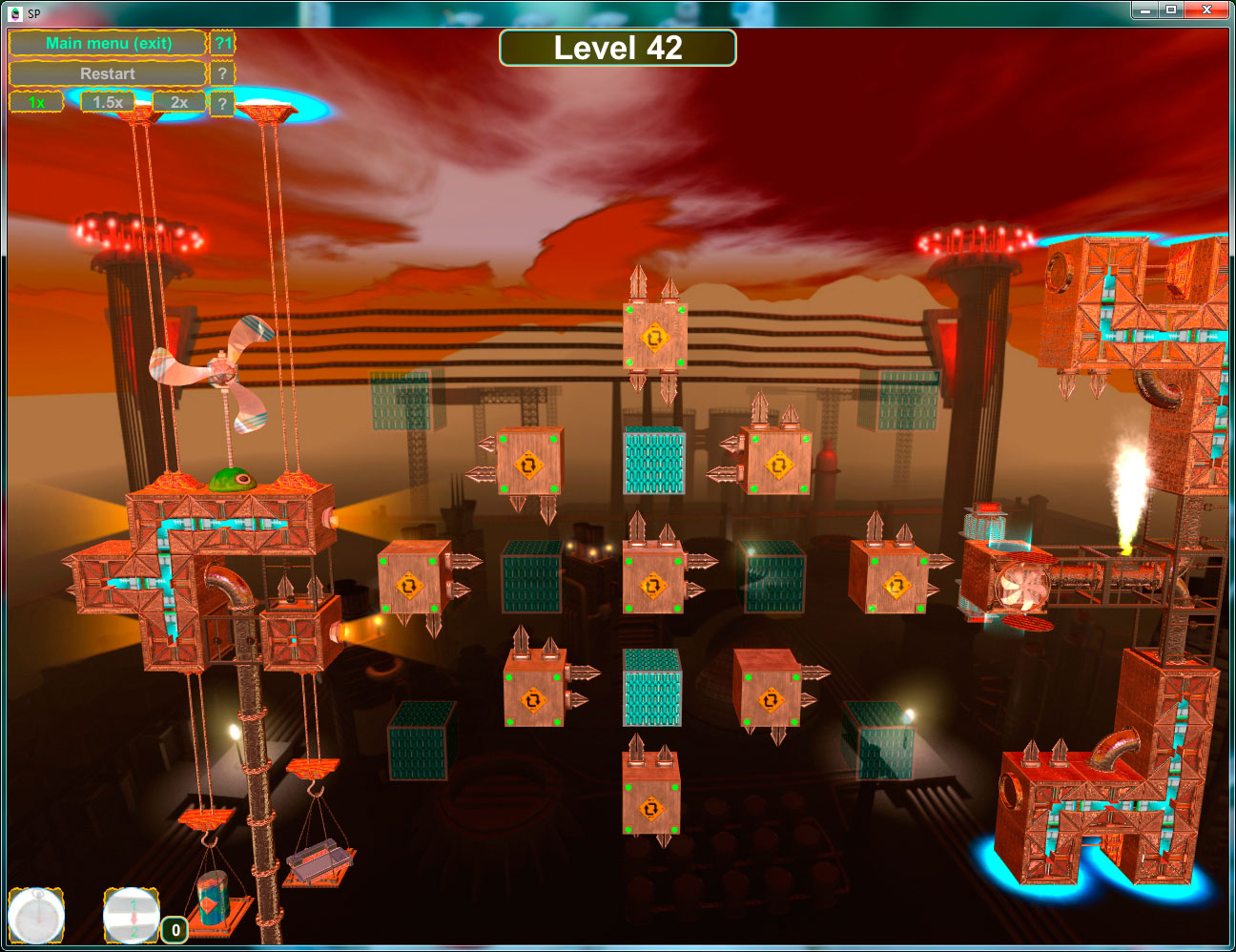Activate the stopwatch icon

[x=36, y=917]
